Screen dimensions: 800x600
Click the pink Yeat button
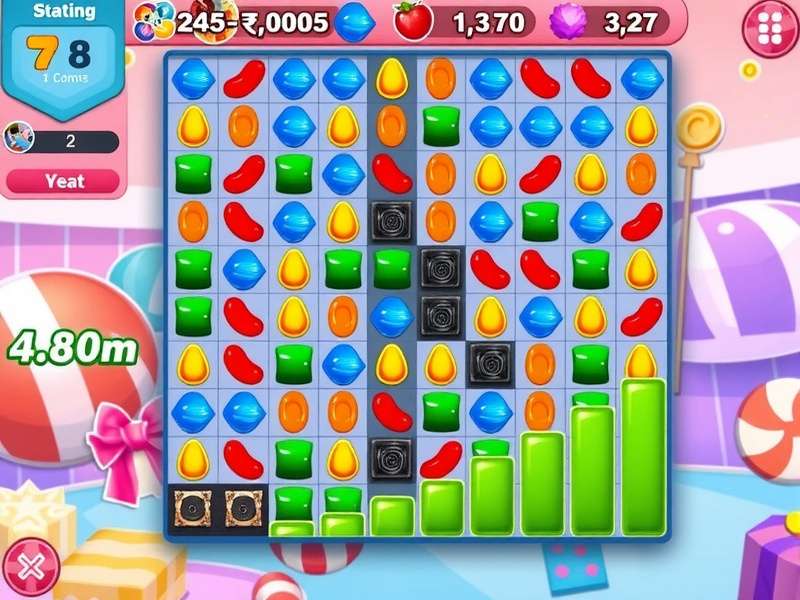point(64,181)
